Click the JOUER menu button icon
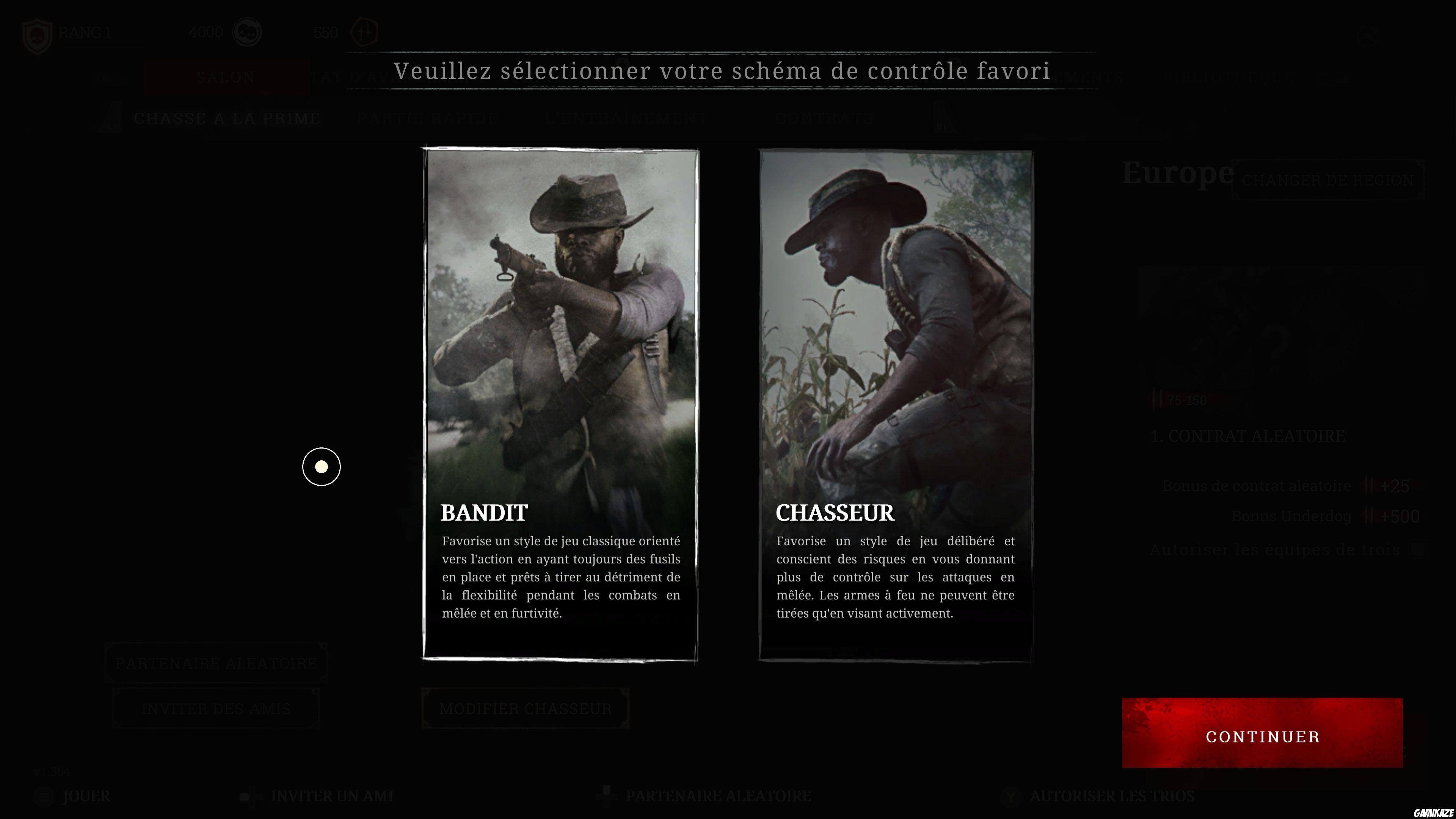 44,797
